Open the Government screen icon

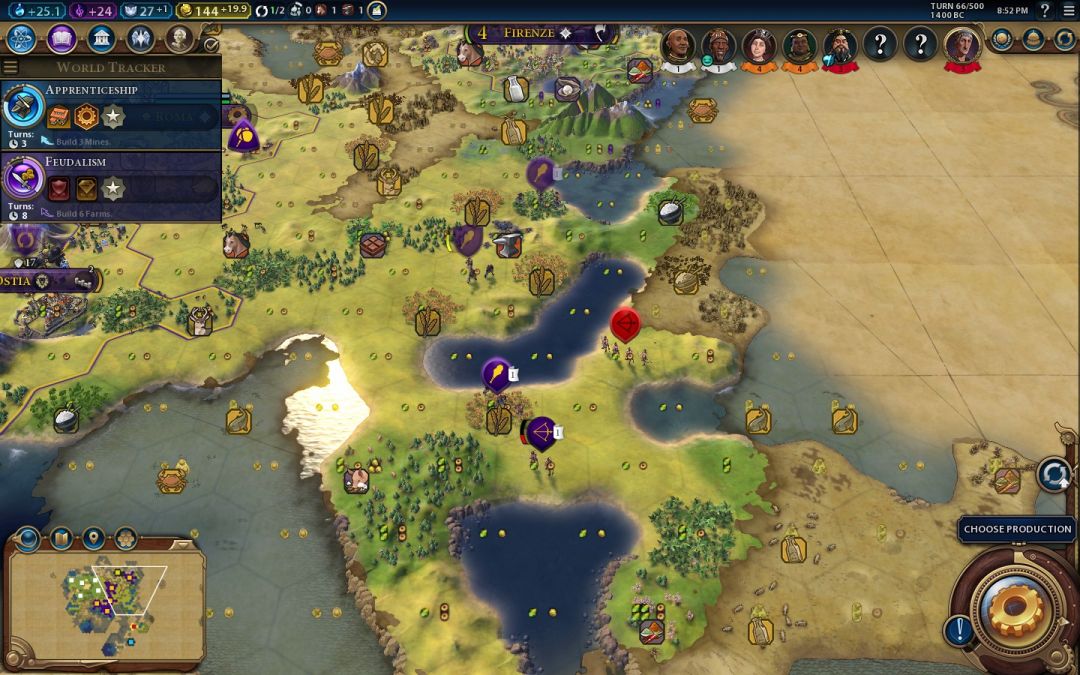point(100,39)
